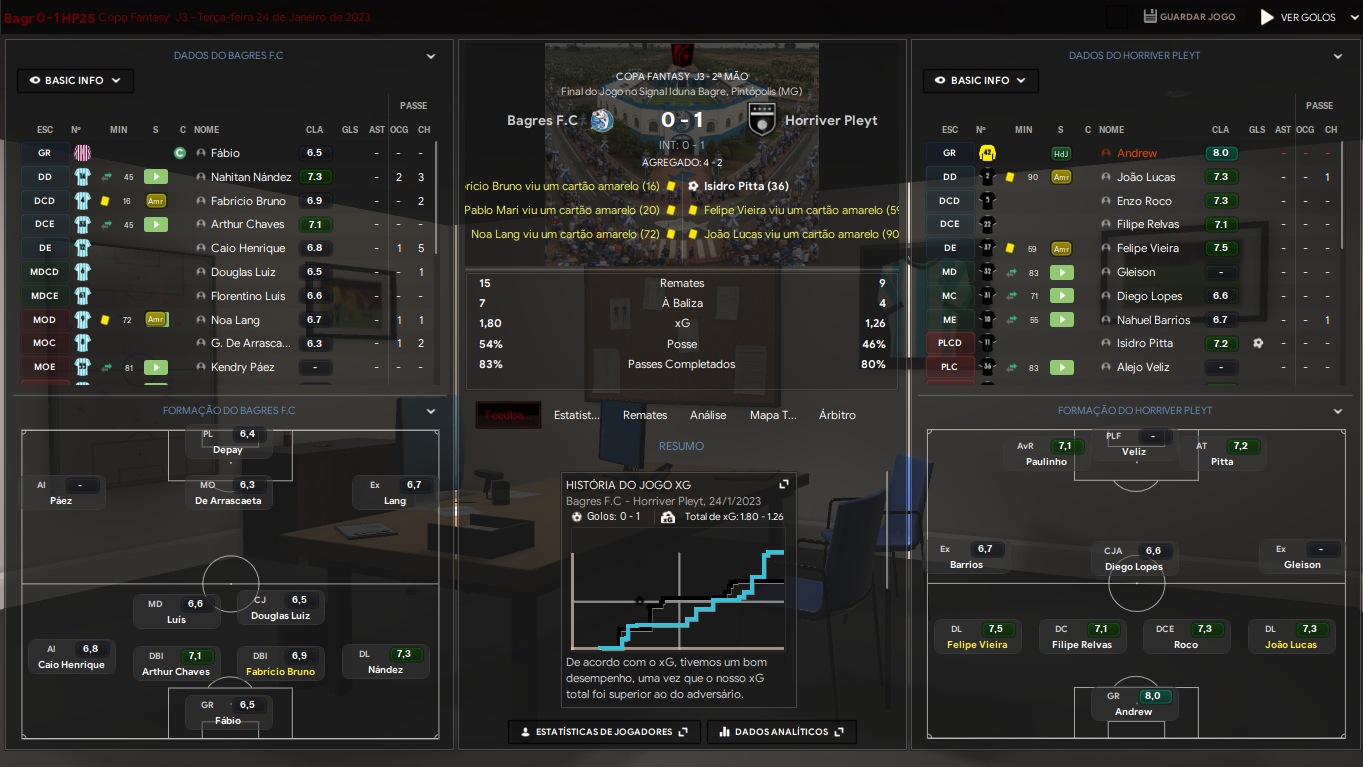Show the Estatíst... tab
1363x767 pixels.
(577, 415)
